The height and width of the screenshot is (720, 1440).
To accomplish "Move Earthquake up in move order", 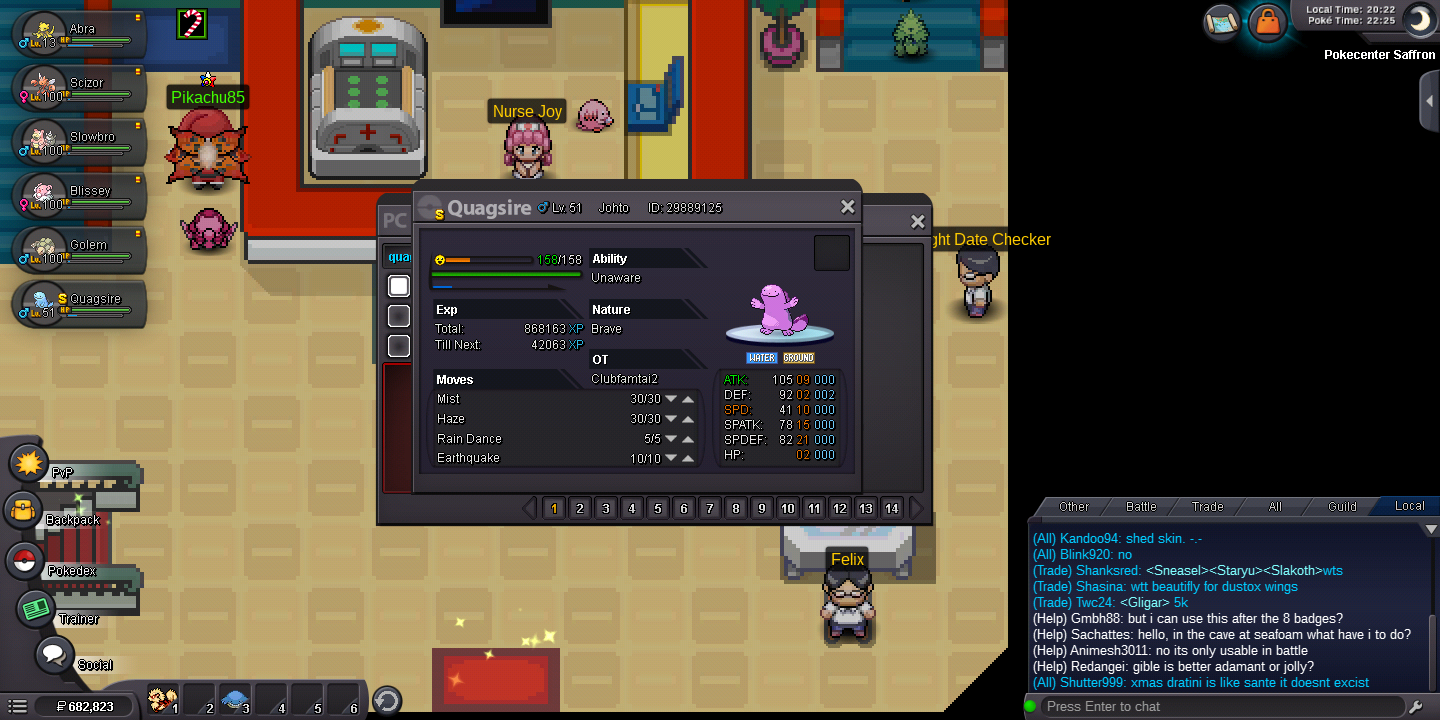I will pyautogui.click(x=689, y=458).
